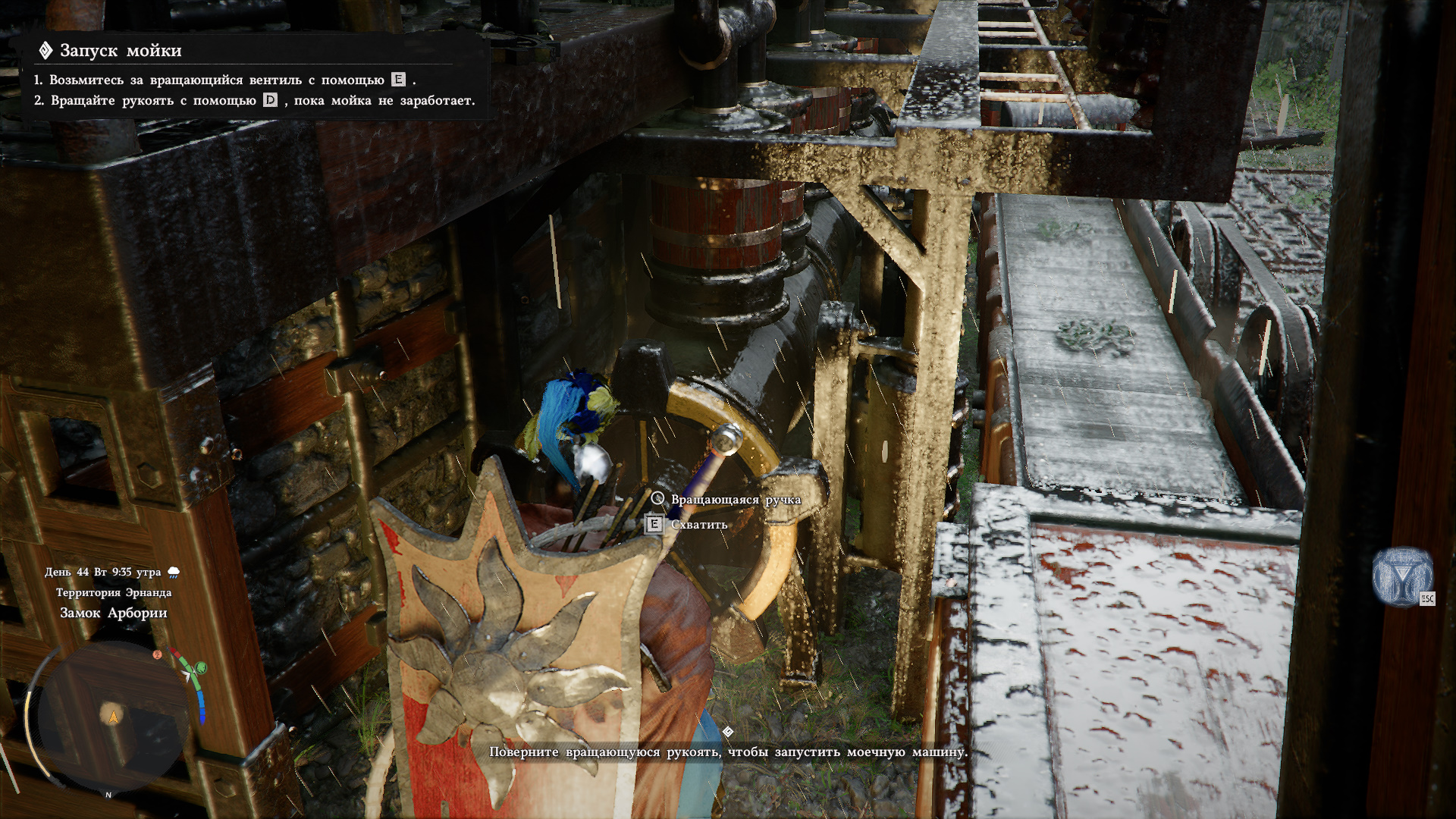Click the magnifier icon beside Вращающаяся ручка
This screenshot has height=819, width=1456.
point(657,499)
